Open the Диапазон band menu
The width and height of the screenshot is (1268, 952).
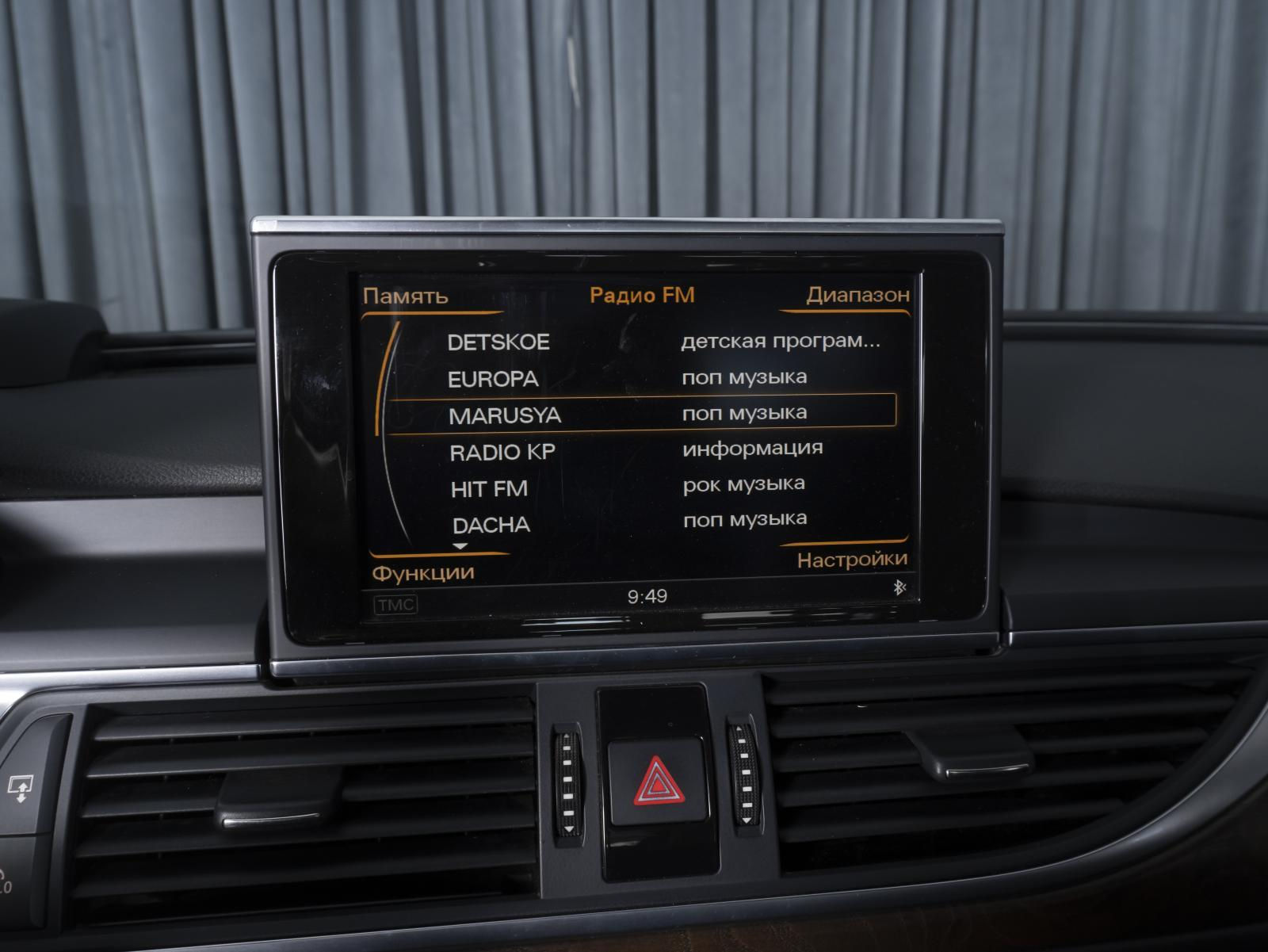[857, 295]
